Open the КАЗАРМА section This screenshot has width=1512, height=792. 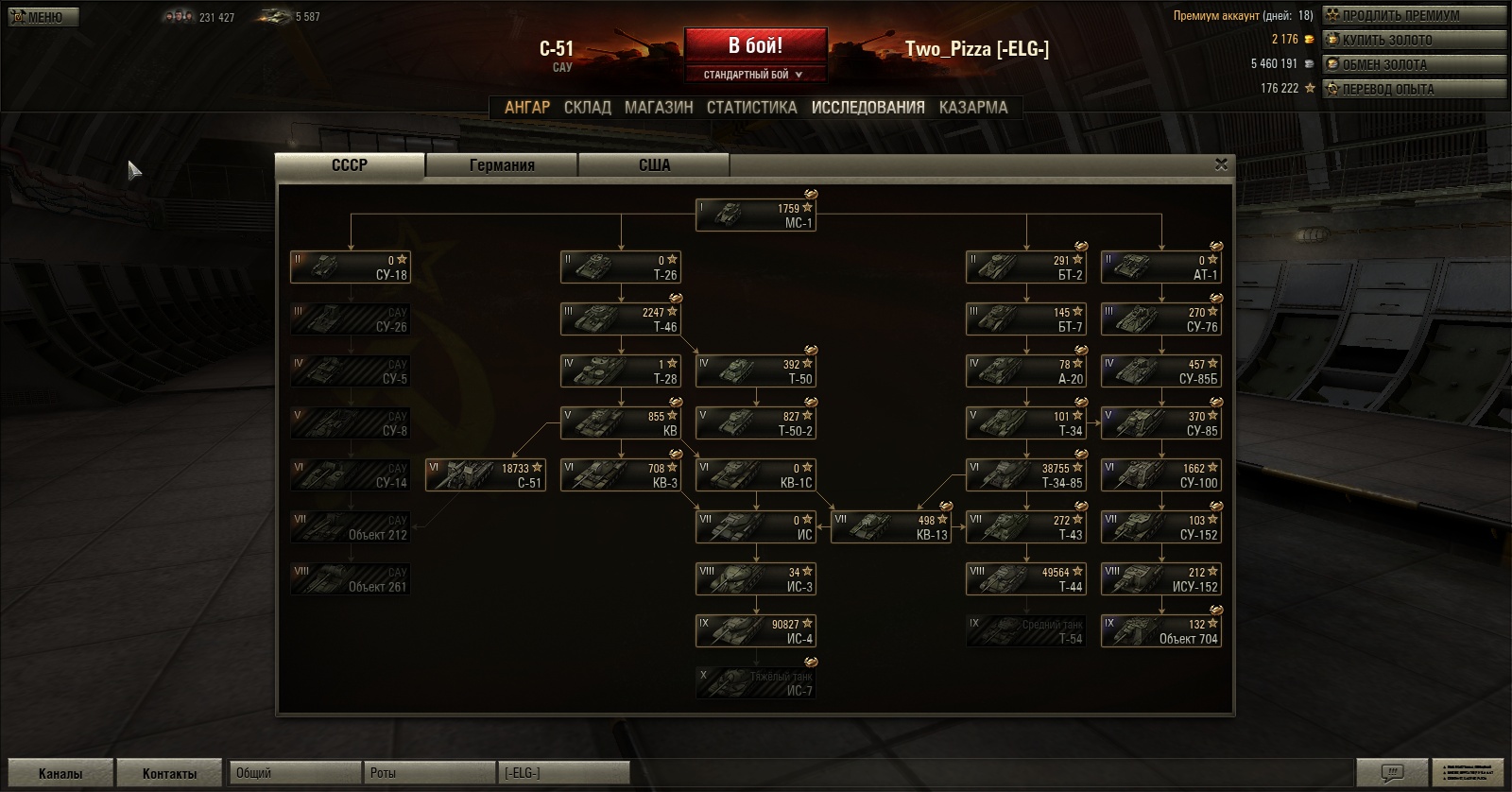(972, 108)
